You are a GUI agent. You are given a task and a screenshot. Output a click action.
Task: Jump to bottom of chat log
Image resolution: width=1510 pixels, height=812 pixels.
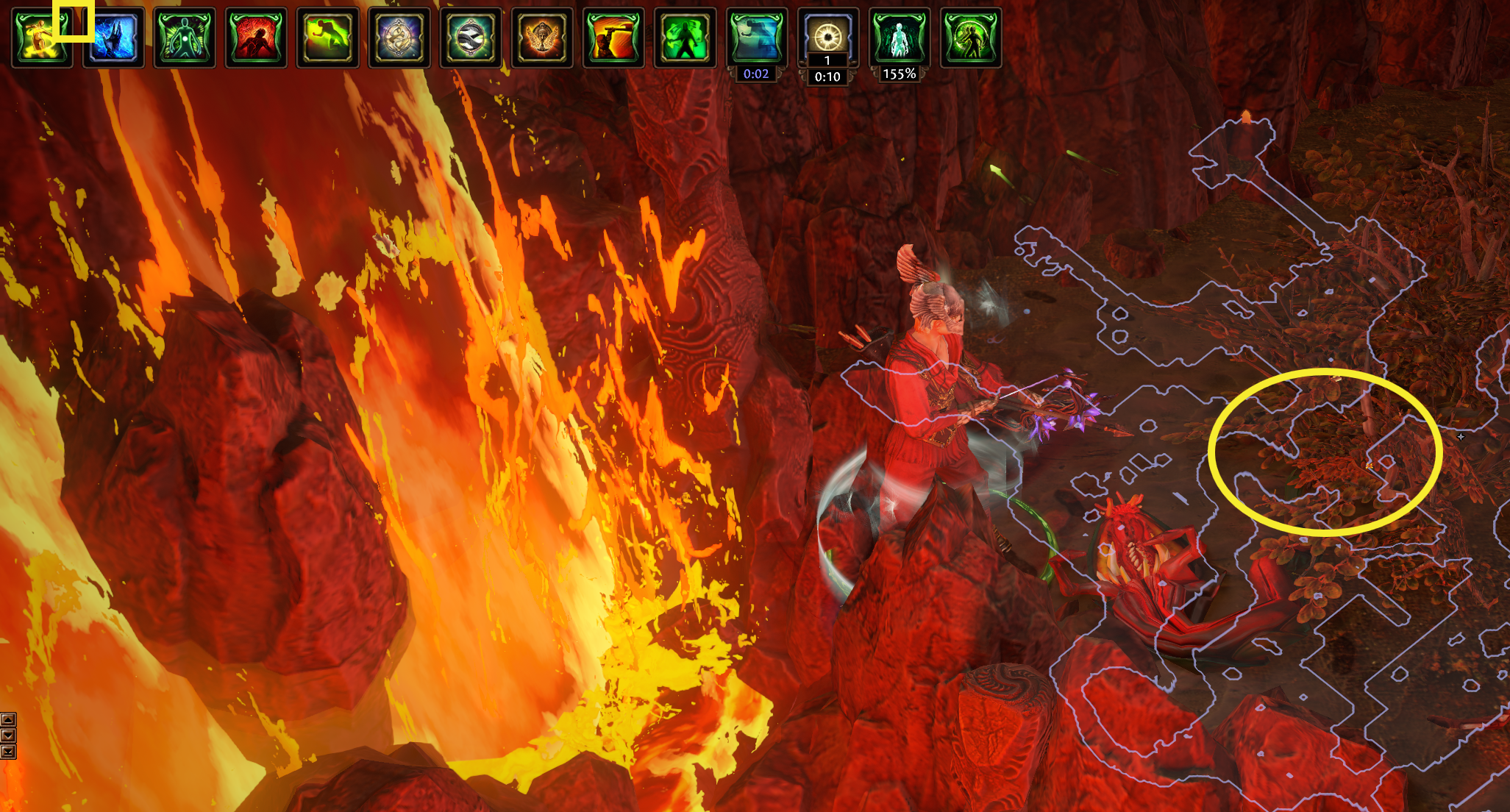[8, 752]
